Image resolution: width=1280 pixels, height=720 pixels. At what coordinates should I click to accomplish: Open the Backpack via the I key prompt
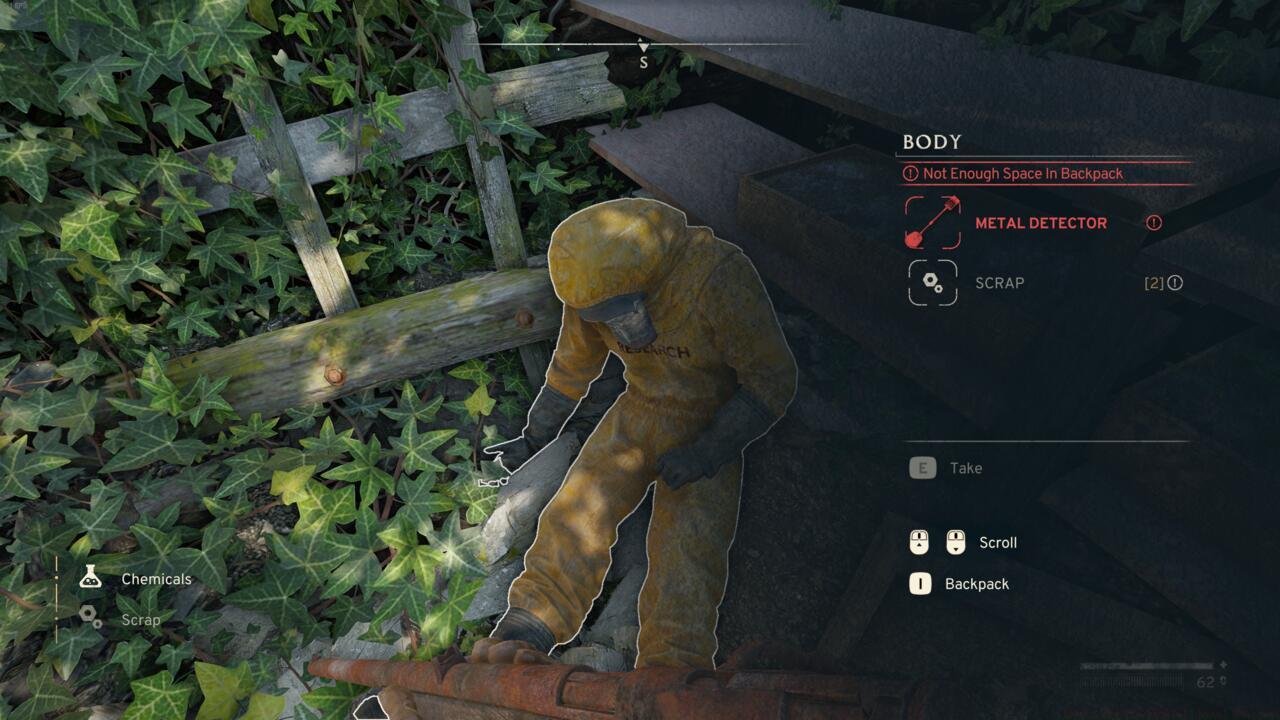pos(921,583)
